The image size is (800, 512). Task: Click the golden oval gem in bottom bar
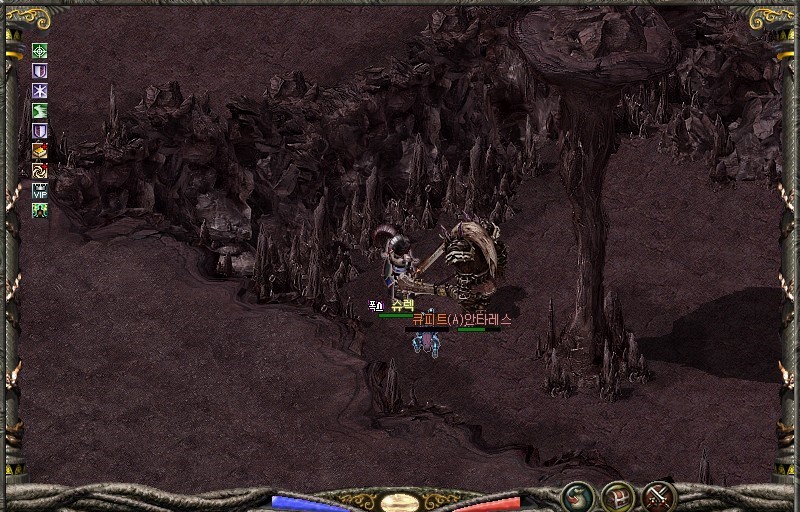coord(399,502)
